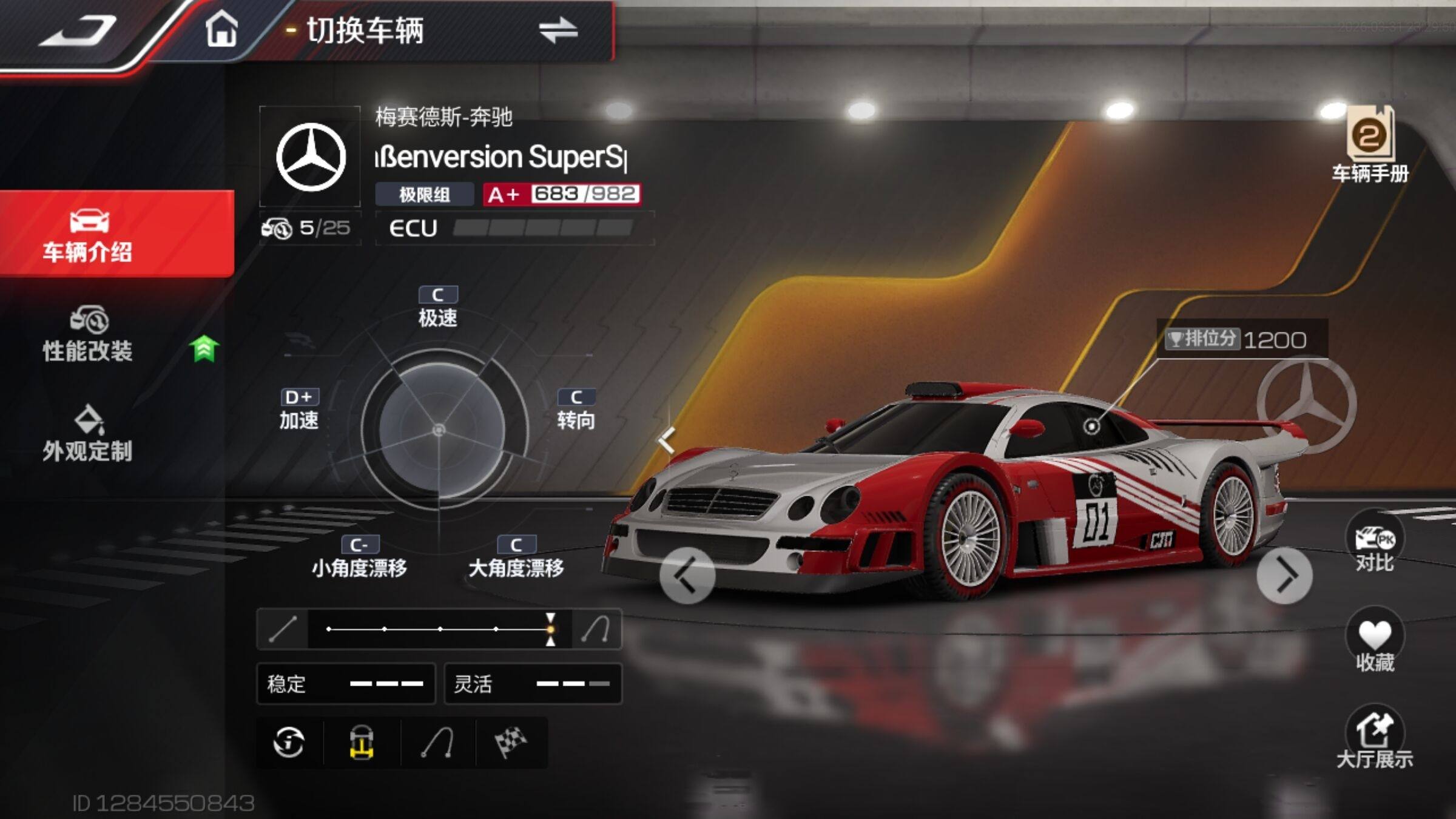Open the 对比 PK comparison
1456x819 pixels.
coord(1374,544)
